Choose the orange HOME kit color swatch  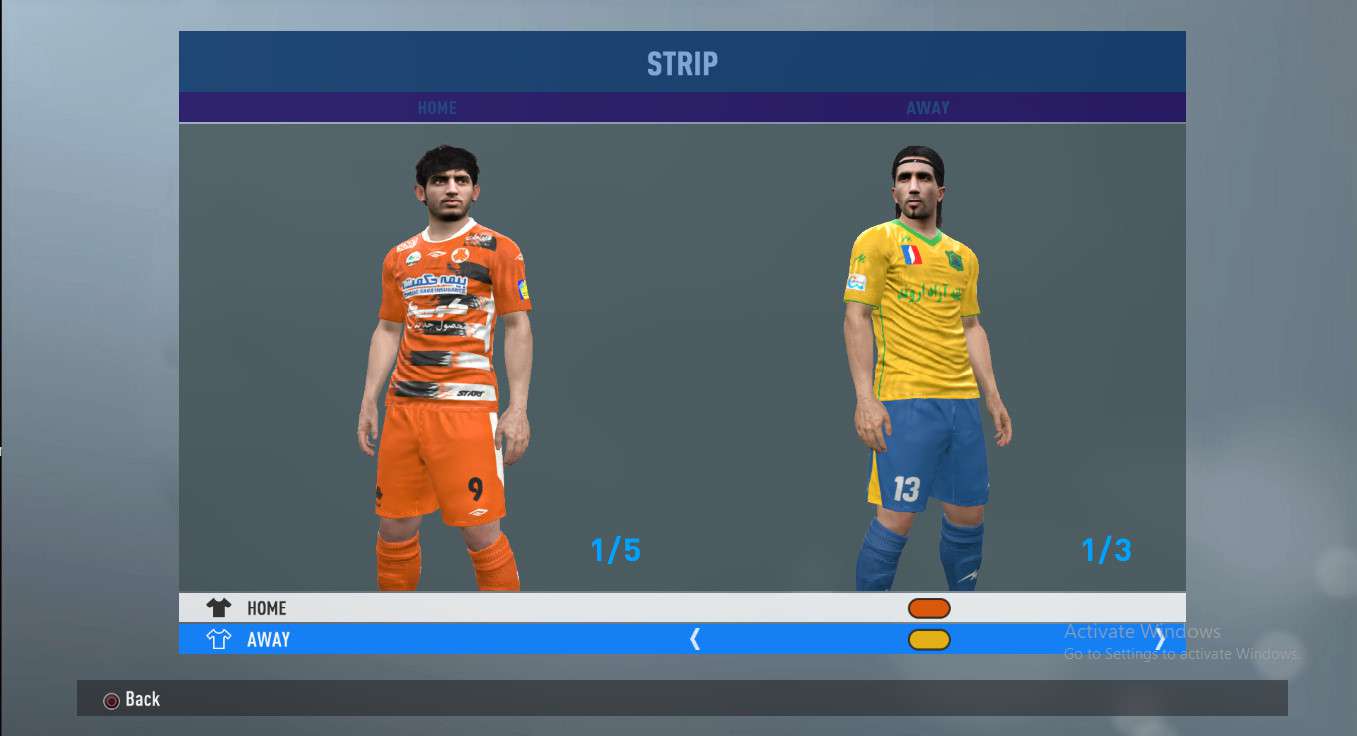tap(928, 608)
